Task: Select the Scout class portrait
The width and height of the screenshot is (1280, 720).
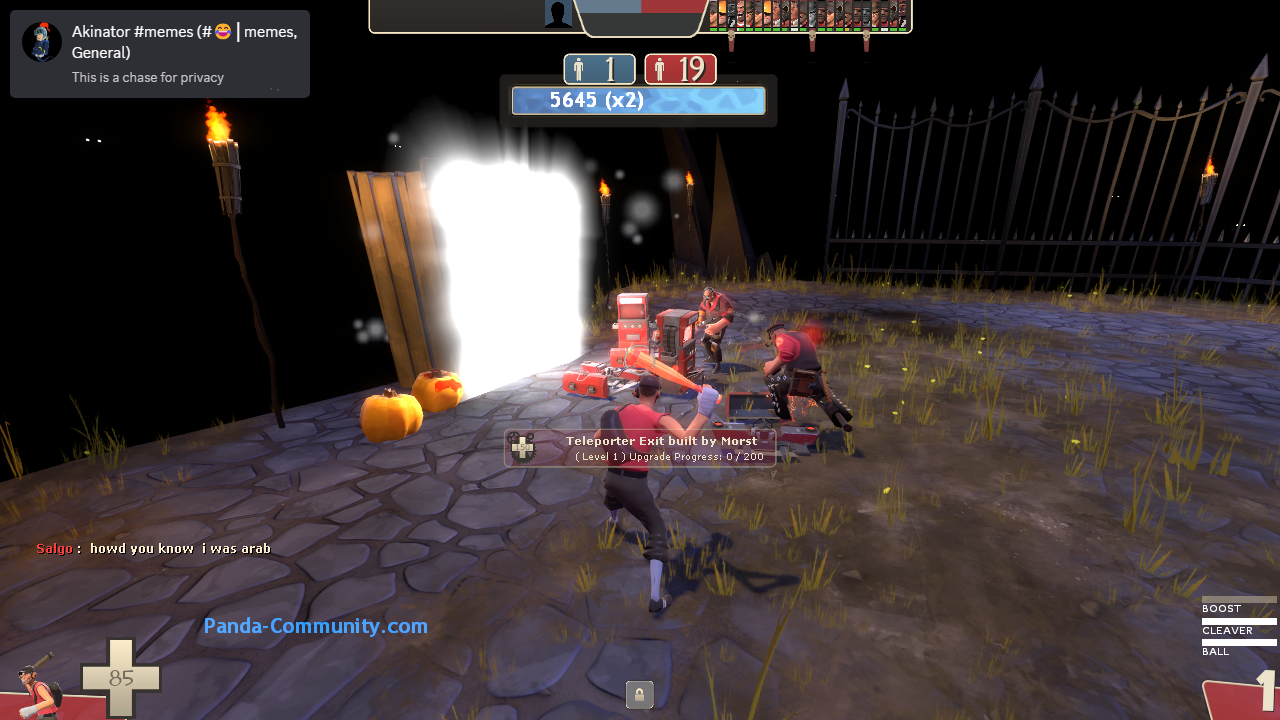Action: (38, 686)
